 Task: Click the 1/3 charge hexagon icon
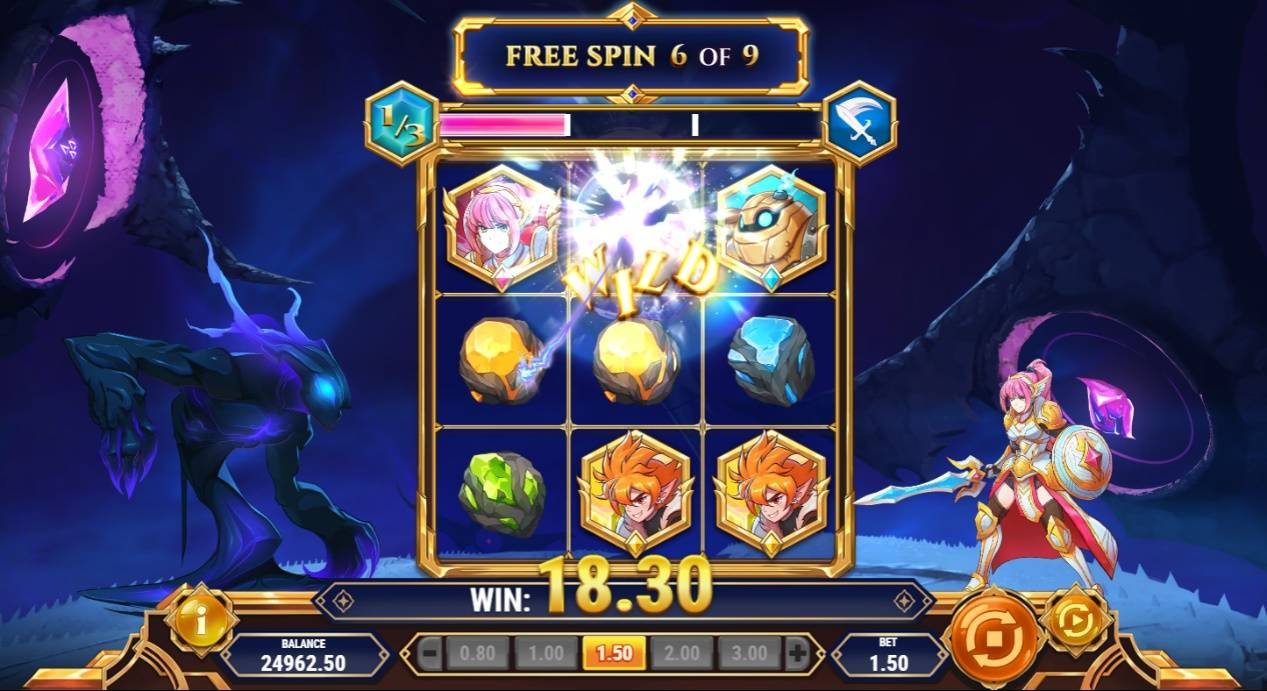401,123
